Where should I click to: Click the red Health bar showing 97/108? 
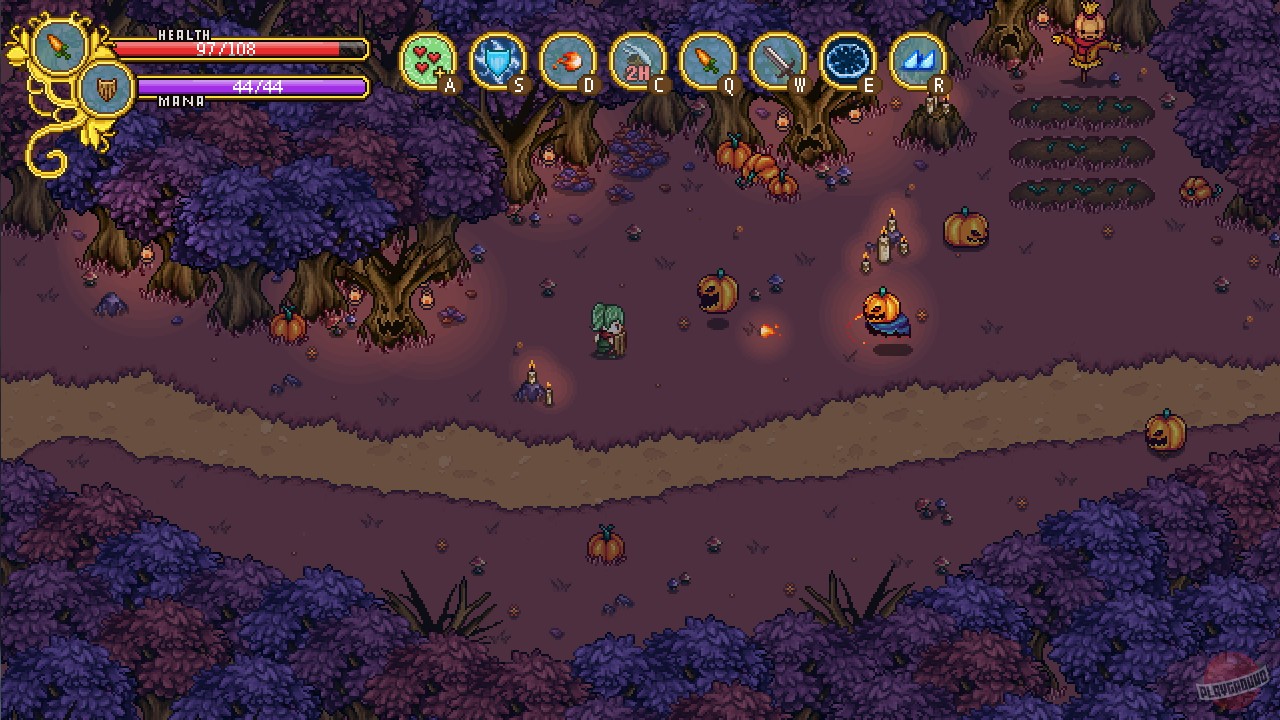tap(240, 48)
